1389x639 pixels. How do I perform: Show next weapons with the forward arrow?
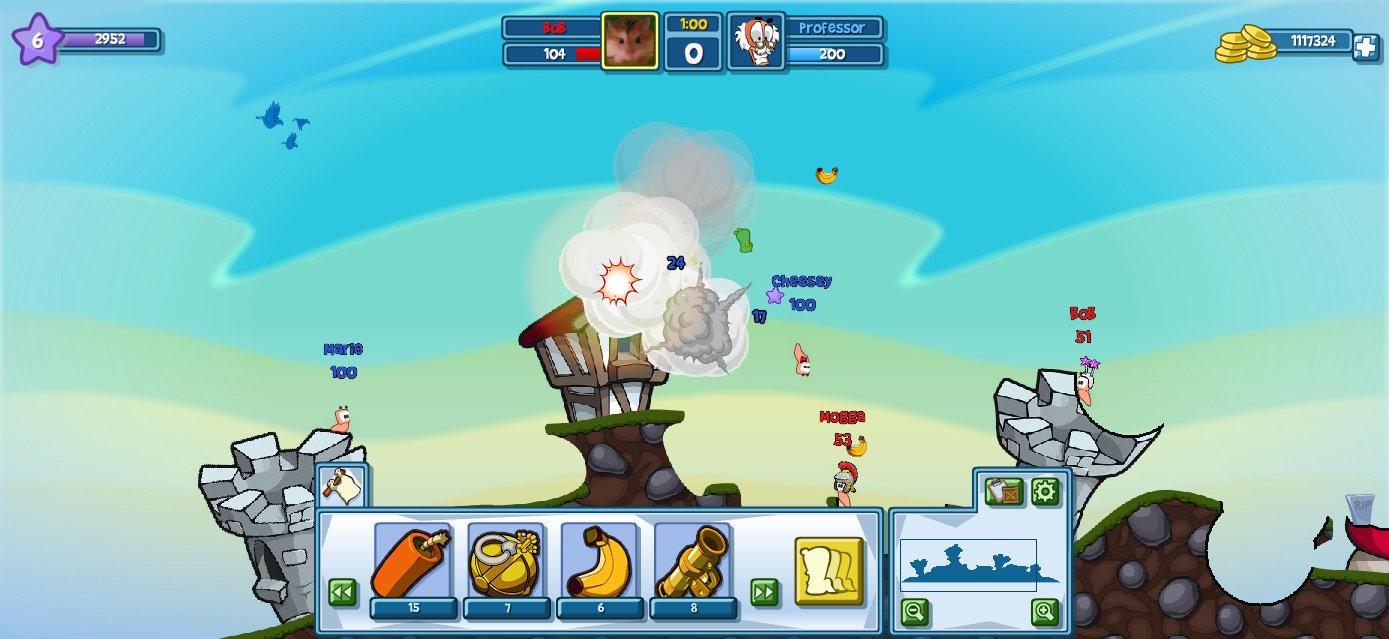click(x=765, y=592)
